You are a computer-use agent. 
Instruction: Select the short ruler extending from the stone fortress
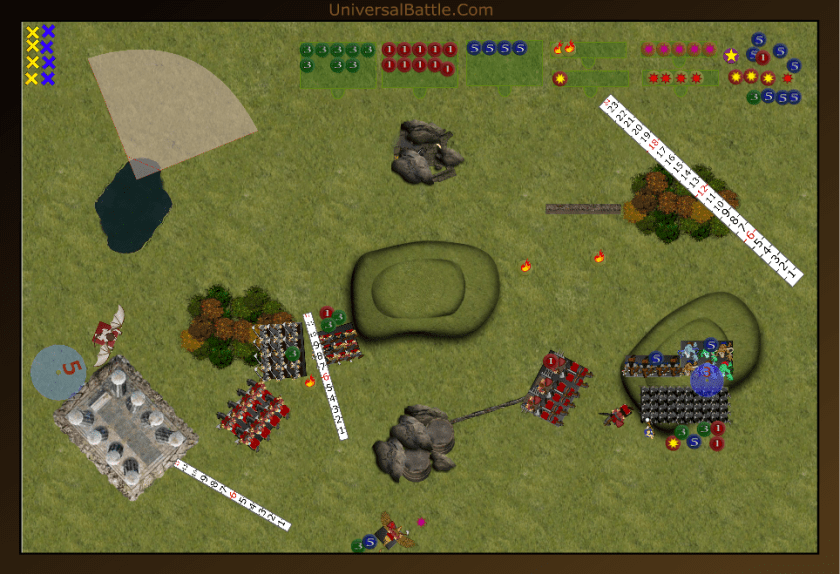point(231,495)
